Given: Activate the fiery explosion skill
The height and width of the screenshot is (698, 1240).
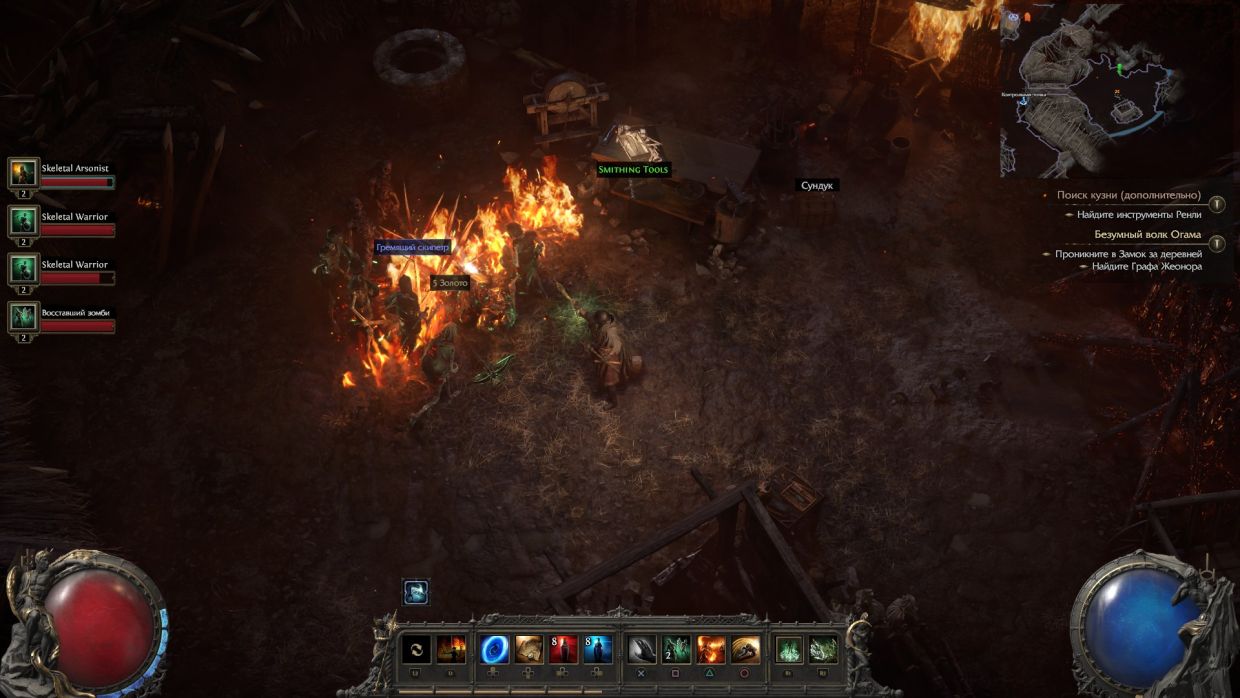Looking at the screenshot, I should 711,650.
